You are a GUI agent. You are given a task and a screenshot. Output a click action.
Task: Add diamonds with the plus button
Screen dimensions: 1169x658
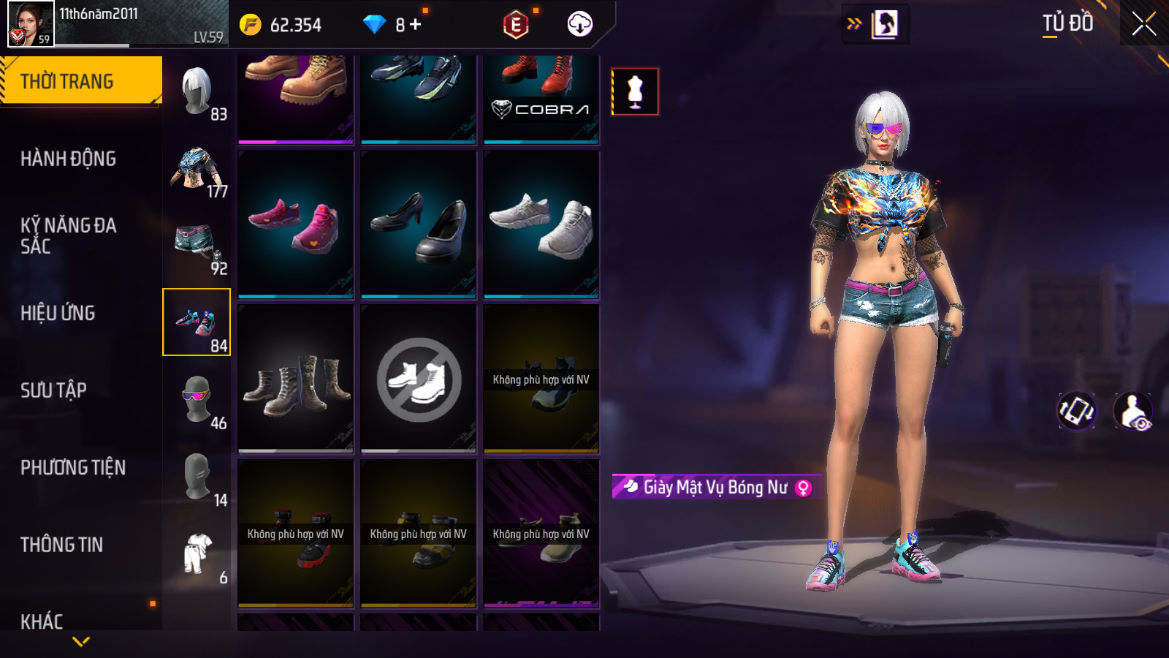415,25
